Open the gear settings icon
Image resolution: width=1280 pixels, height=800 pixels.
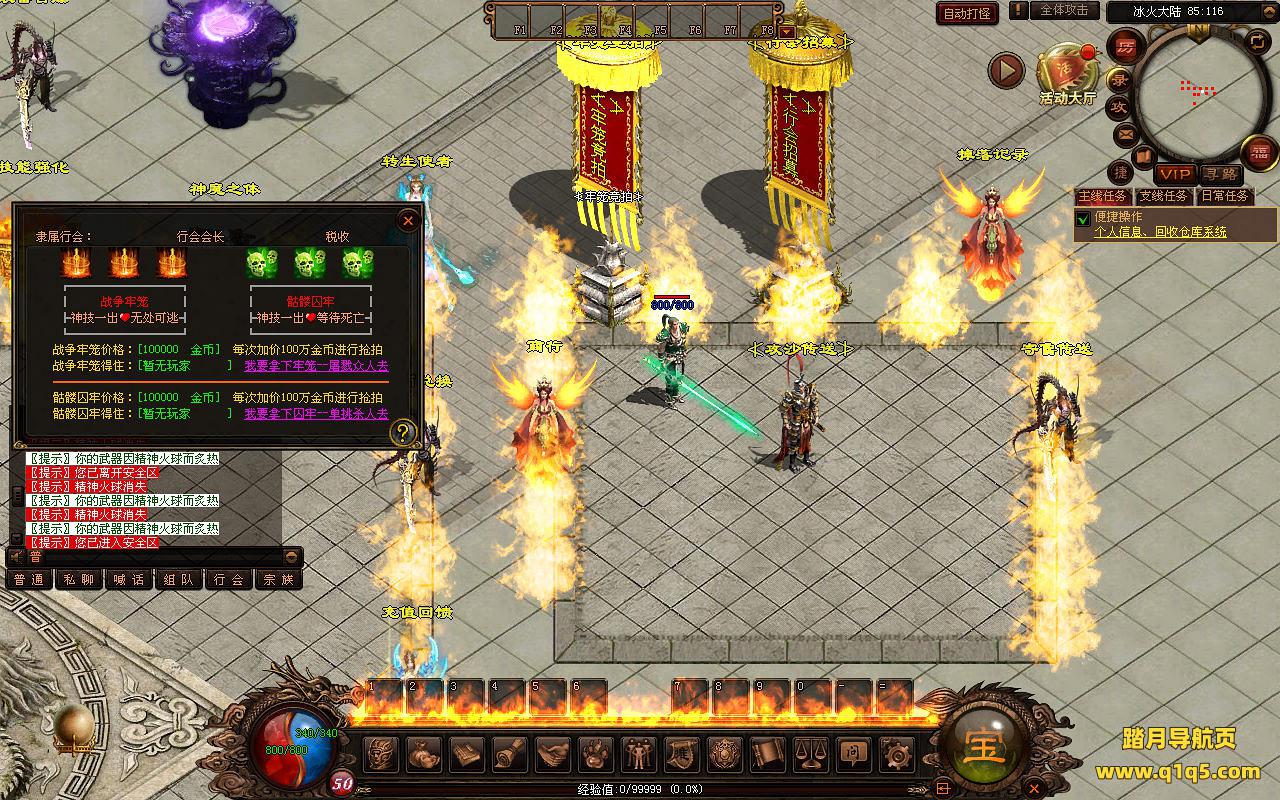895,752
